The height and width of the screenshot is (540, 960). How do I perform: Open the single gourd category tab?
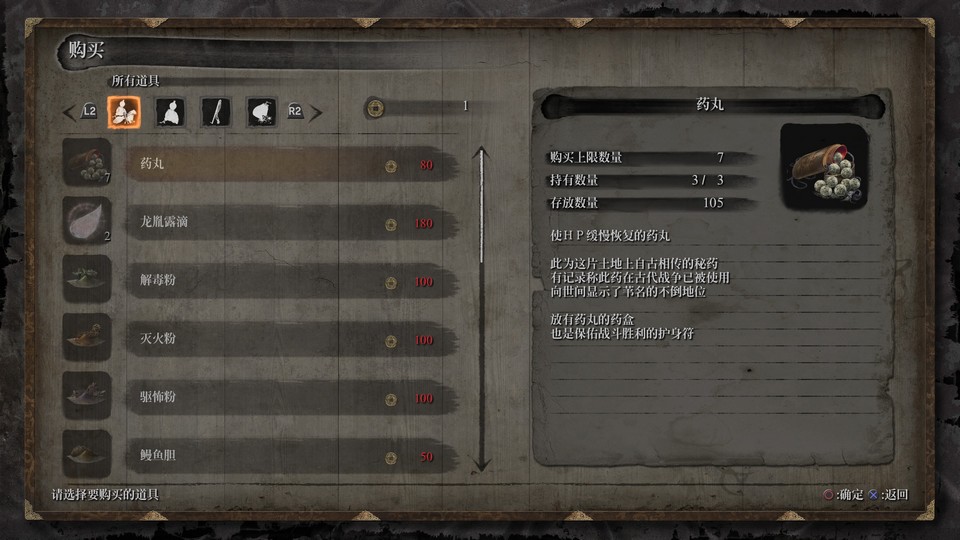point(169,112)
